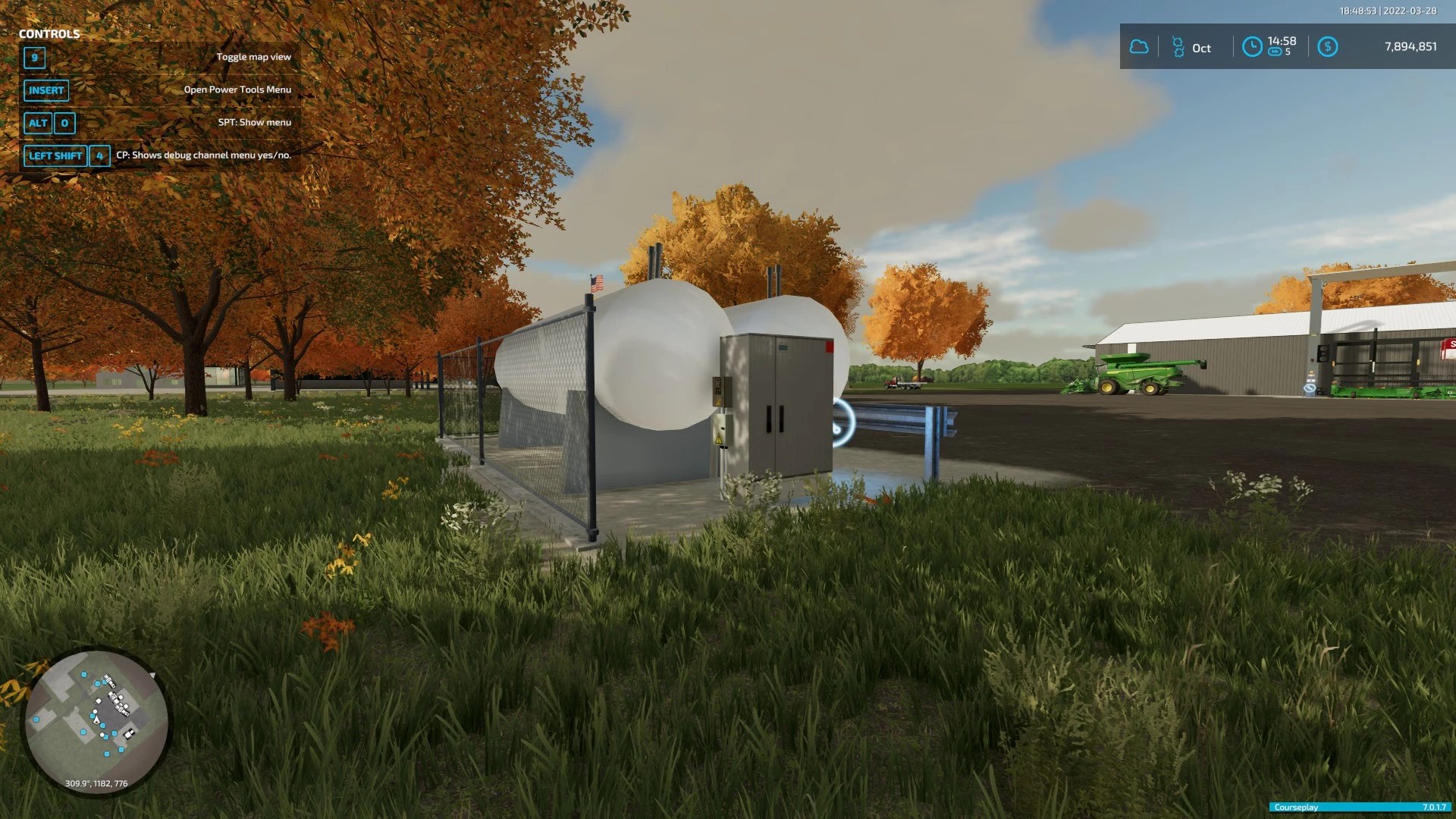Open the SPT: Show menu entry

(256, 121)
